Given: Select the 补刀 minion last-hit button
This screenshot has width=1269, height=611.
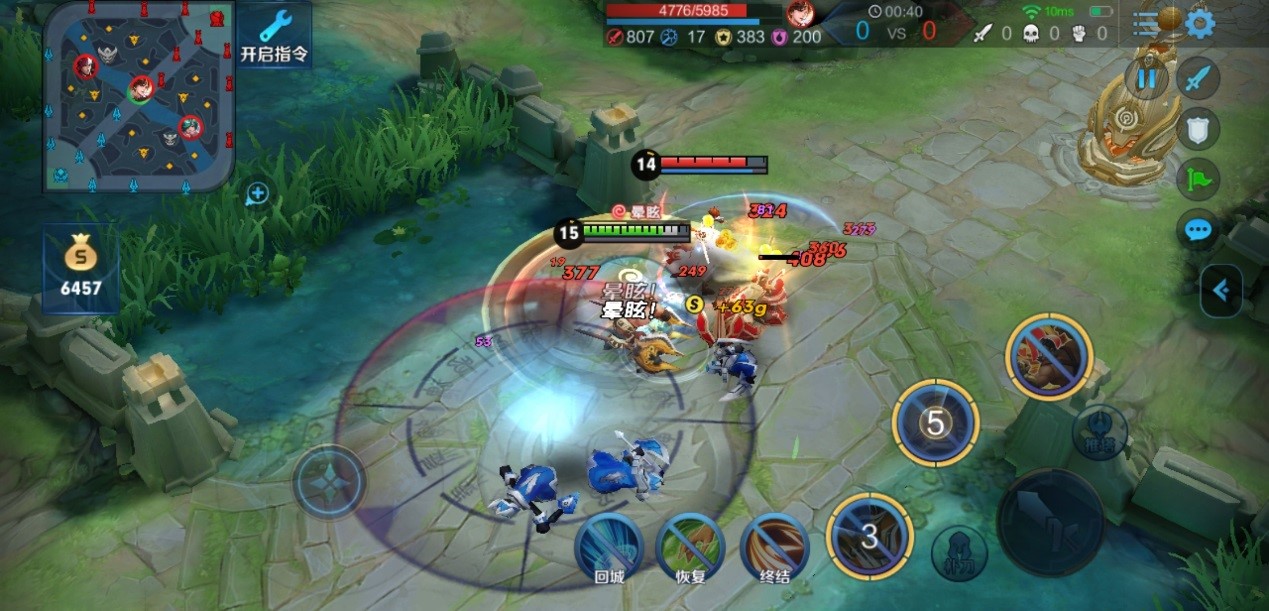Looking at the screenshot, I should (959, 552).
